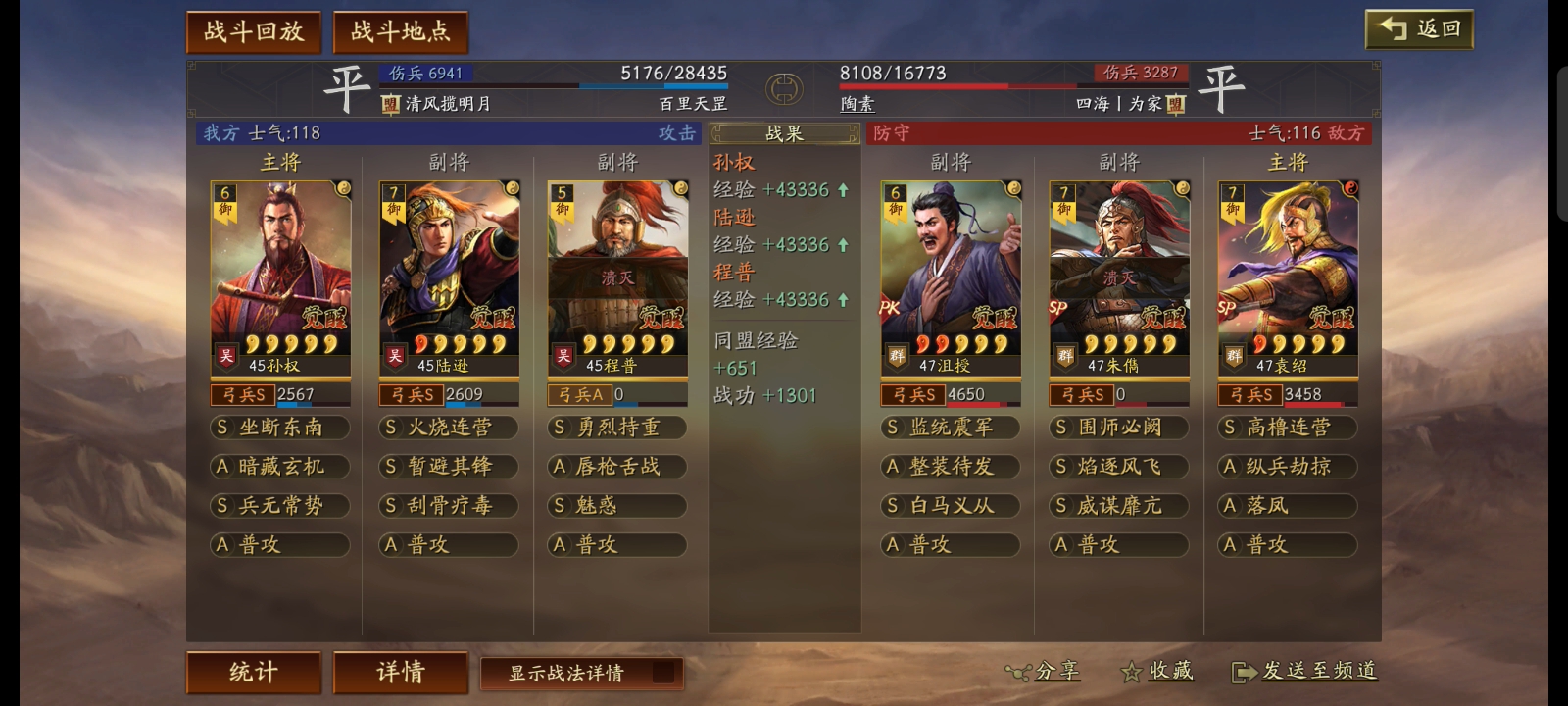Switch to the 详情 details tab
The height and width of the screenshot is (706, 1568).
tap(401, 673)
